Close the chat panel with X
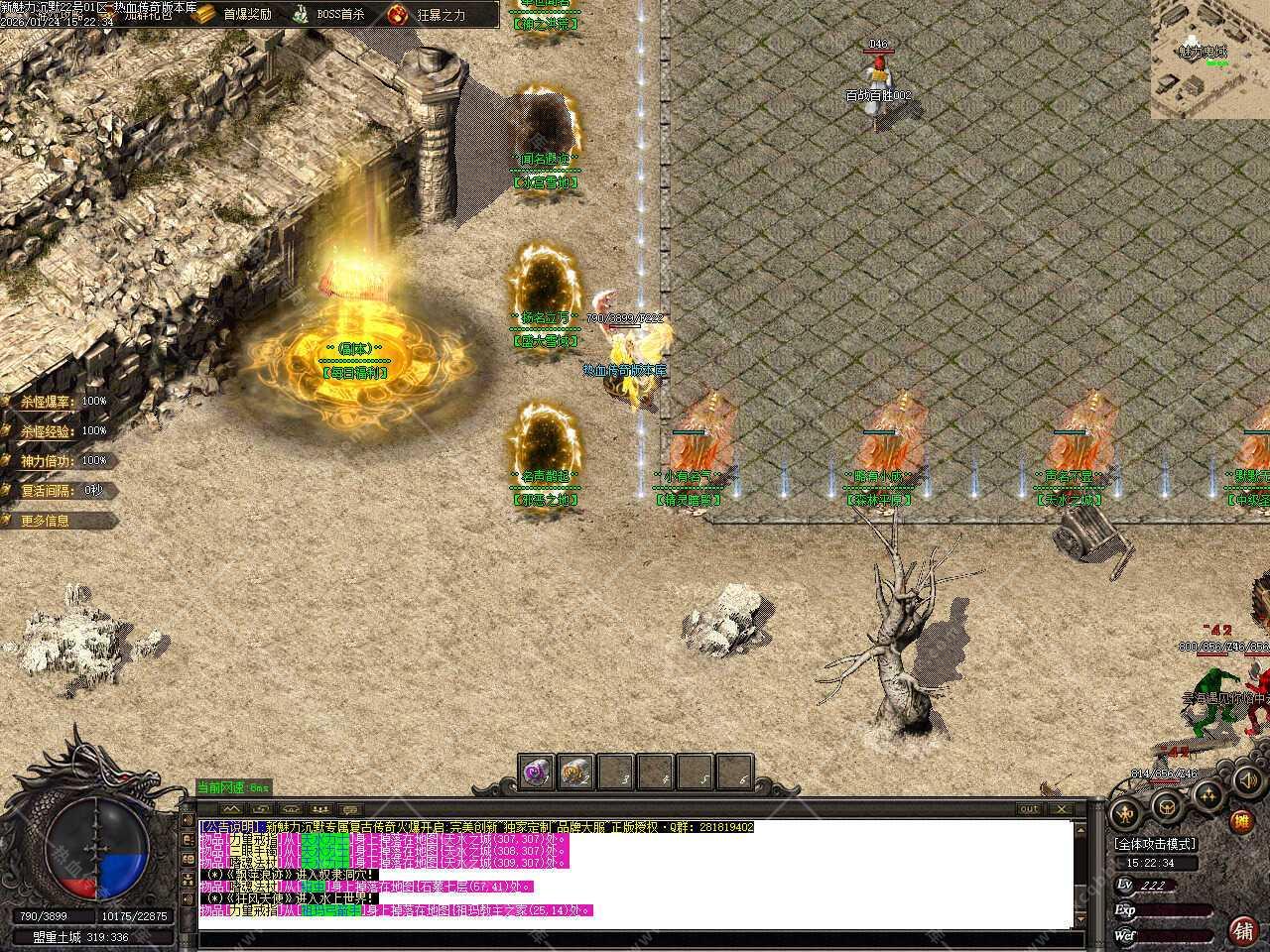The height and width of the screenshot is (952, 1270). (1062, 809)
